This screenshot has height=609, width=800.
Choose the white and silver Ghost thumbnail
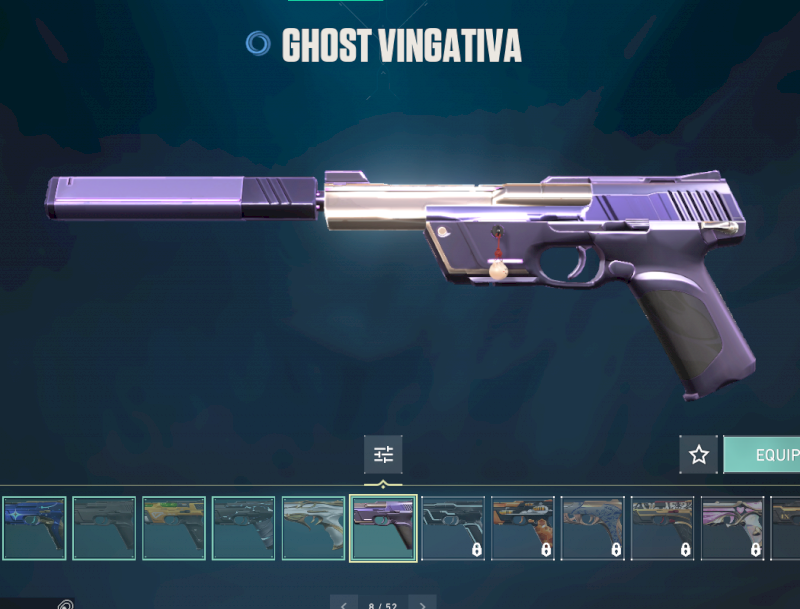pos(313,528)
